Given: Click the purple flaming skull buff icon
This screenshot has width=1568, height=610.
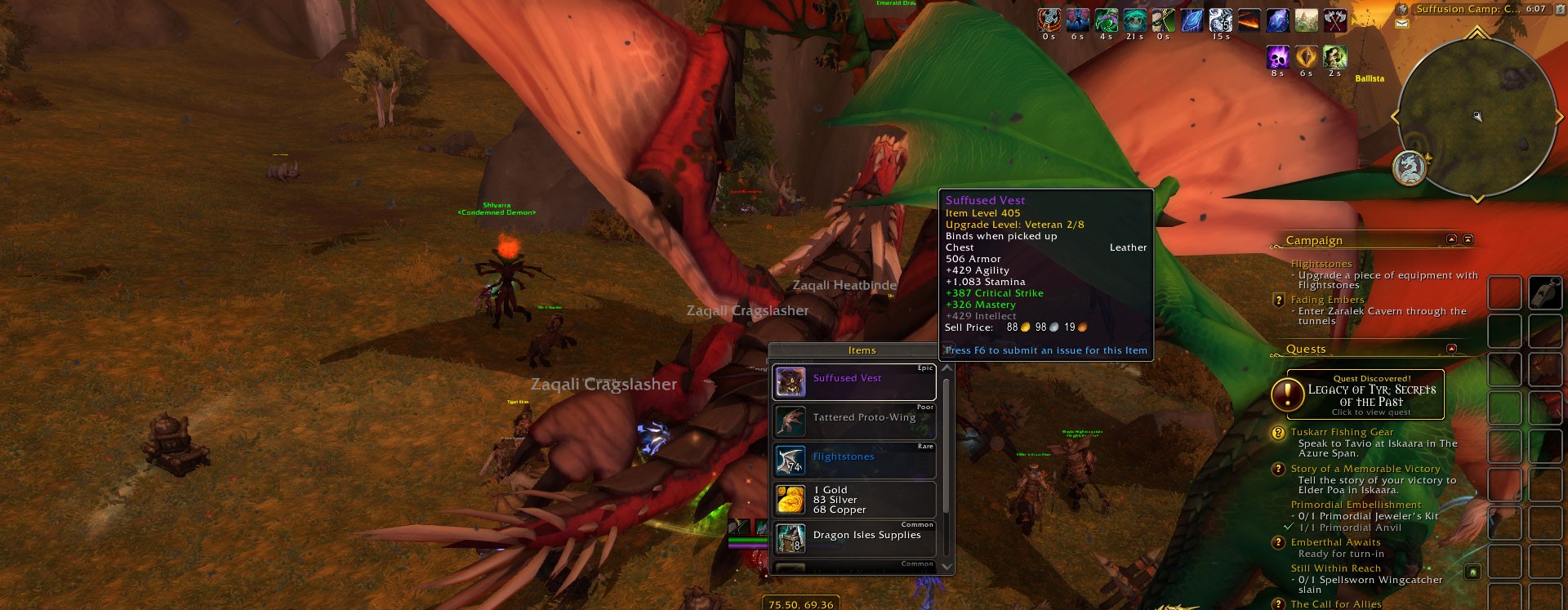Looking at the screenshot, I should pyautogui.click(x=1277, y=57).
